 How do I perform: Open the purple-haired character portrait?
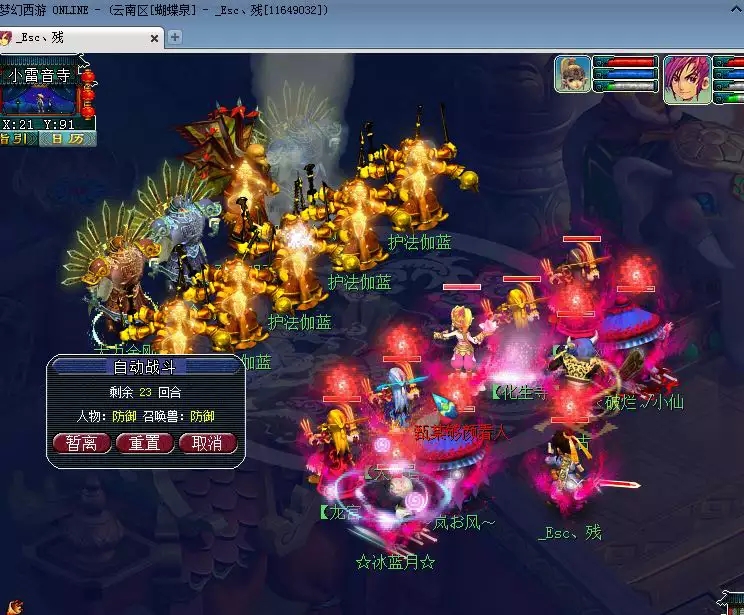point(685,80)
